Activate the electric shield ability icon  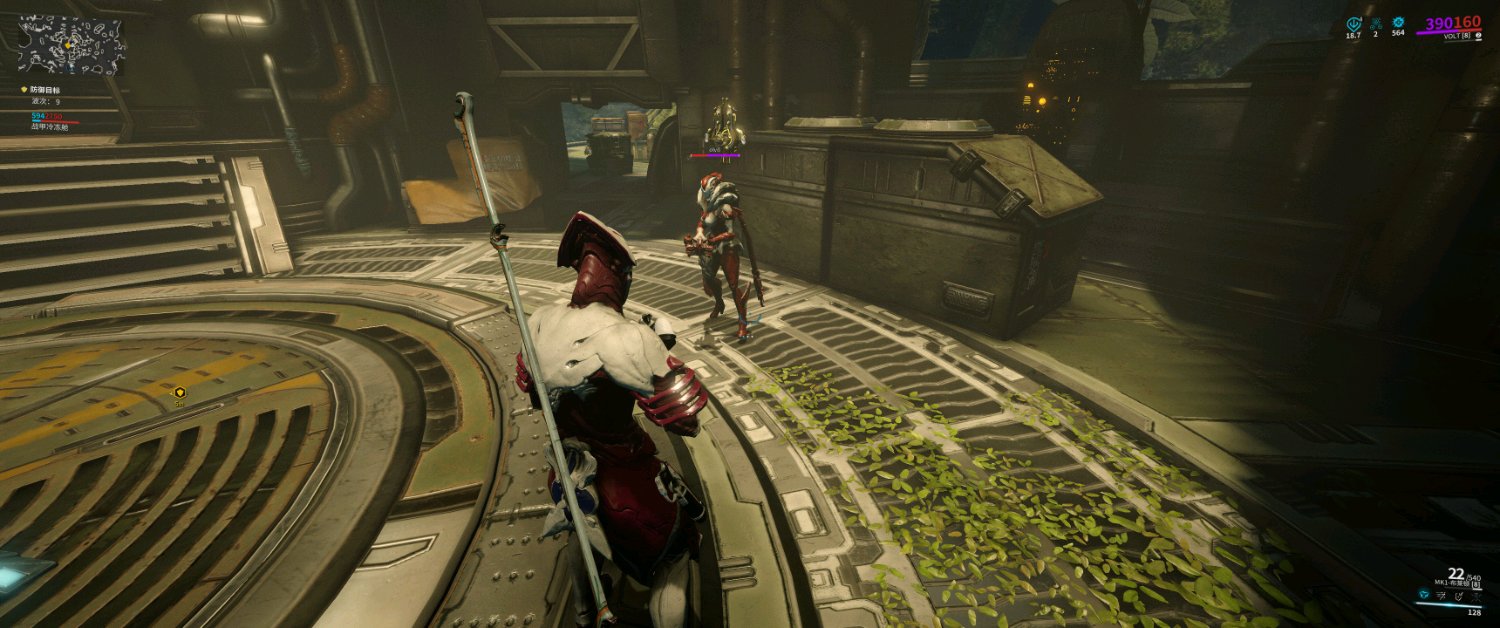point(1460,596)
